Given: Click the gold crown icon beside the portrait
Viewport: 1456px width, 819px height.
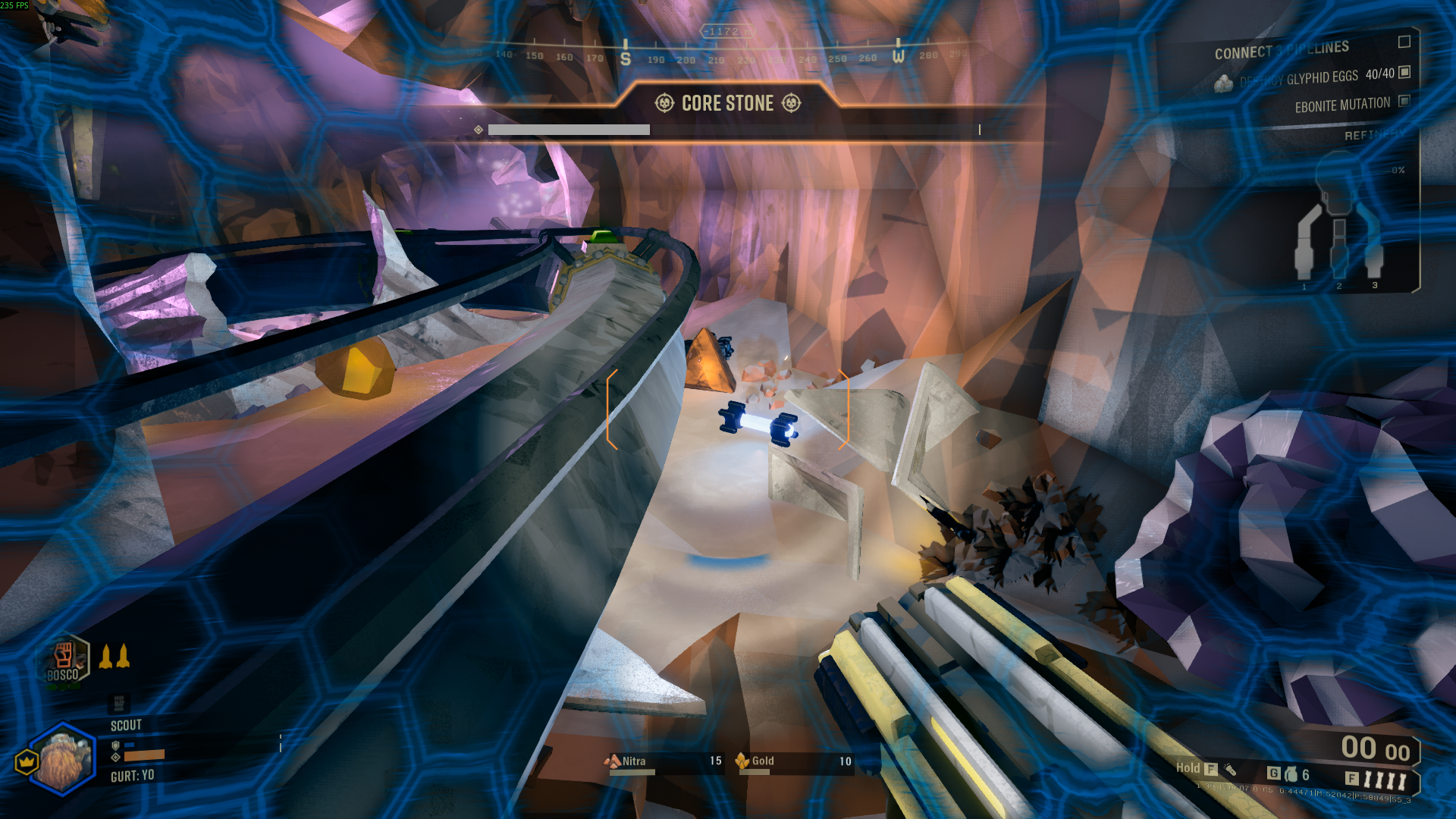Looking at the screenshot, I should click(27, 761).
